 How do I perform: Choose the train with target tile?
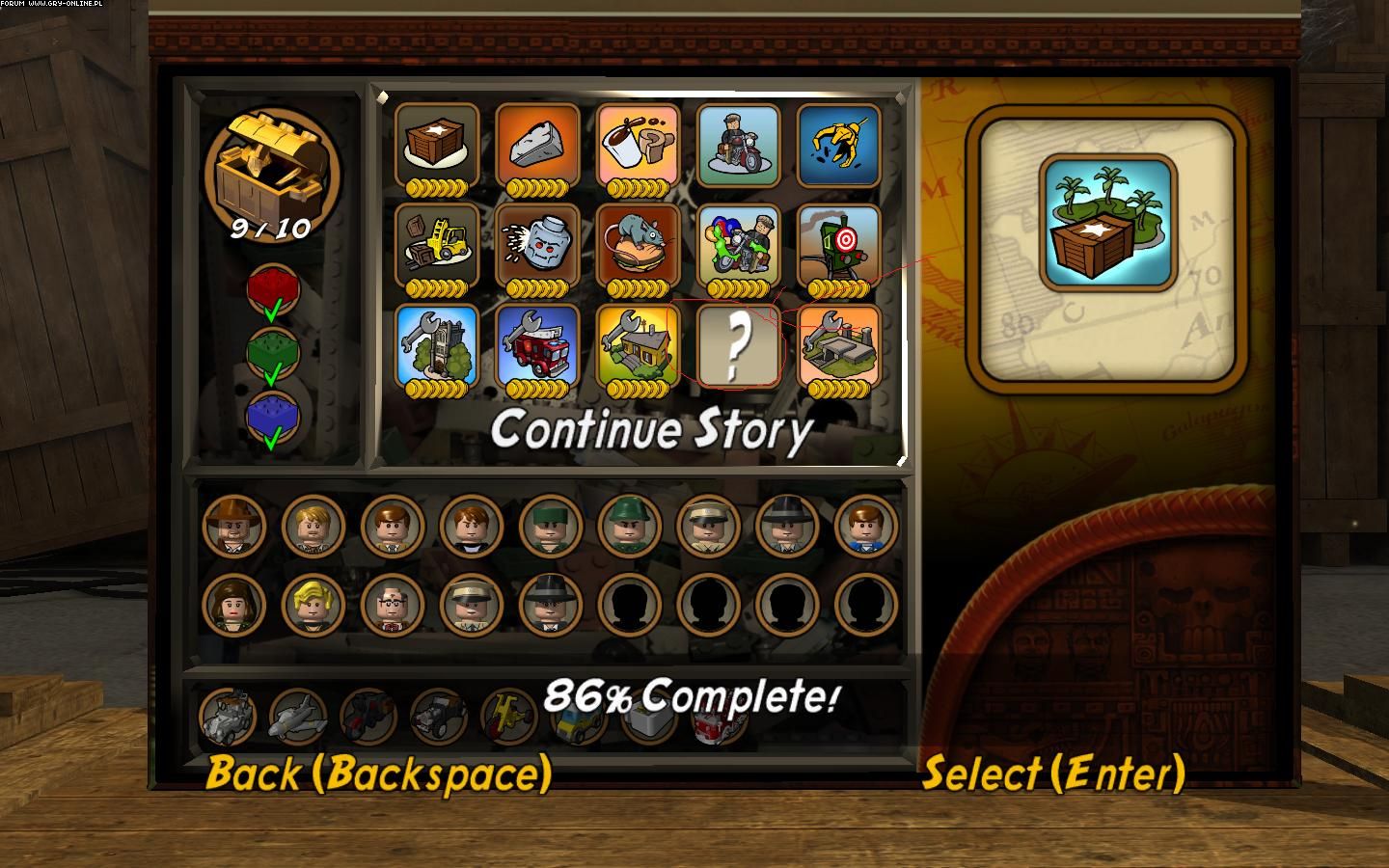838,245
